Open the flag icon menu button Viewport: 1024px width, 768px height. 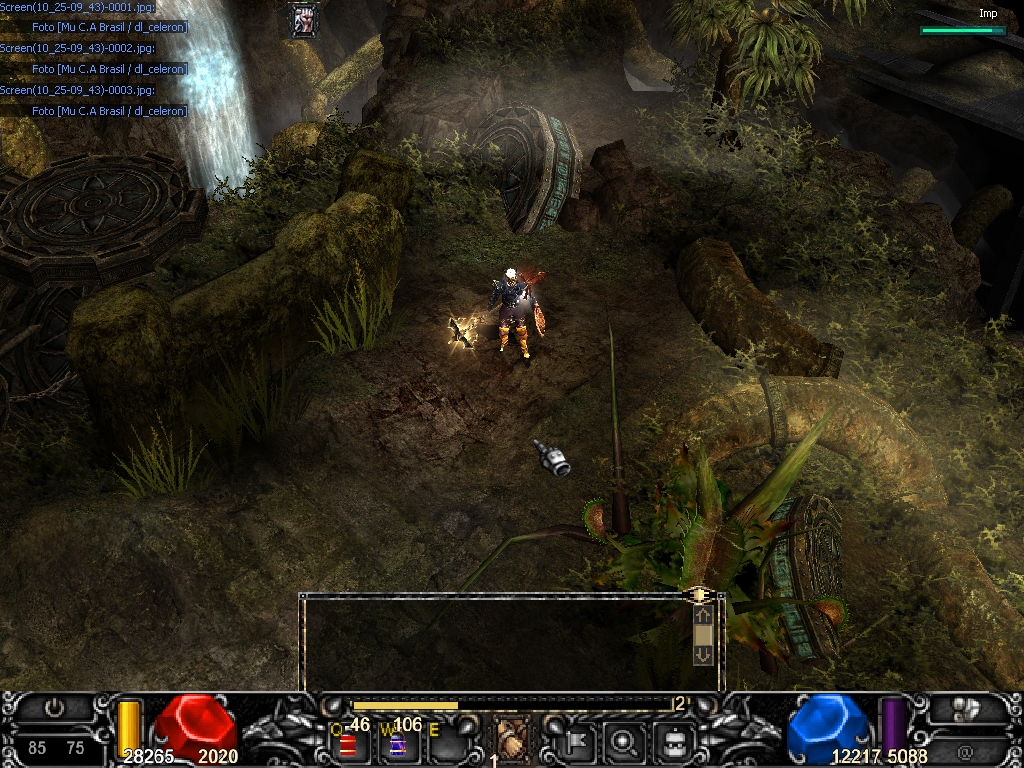(x=580, y=741)
